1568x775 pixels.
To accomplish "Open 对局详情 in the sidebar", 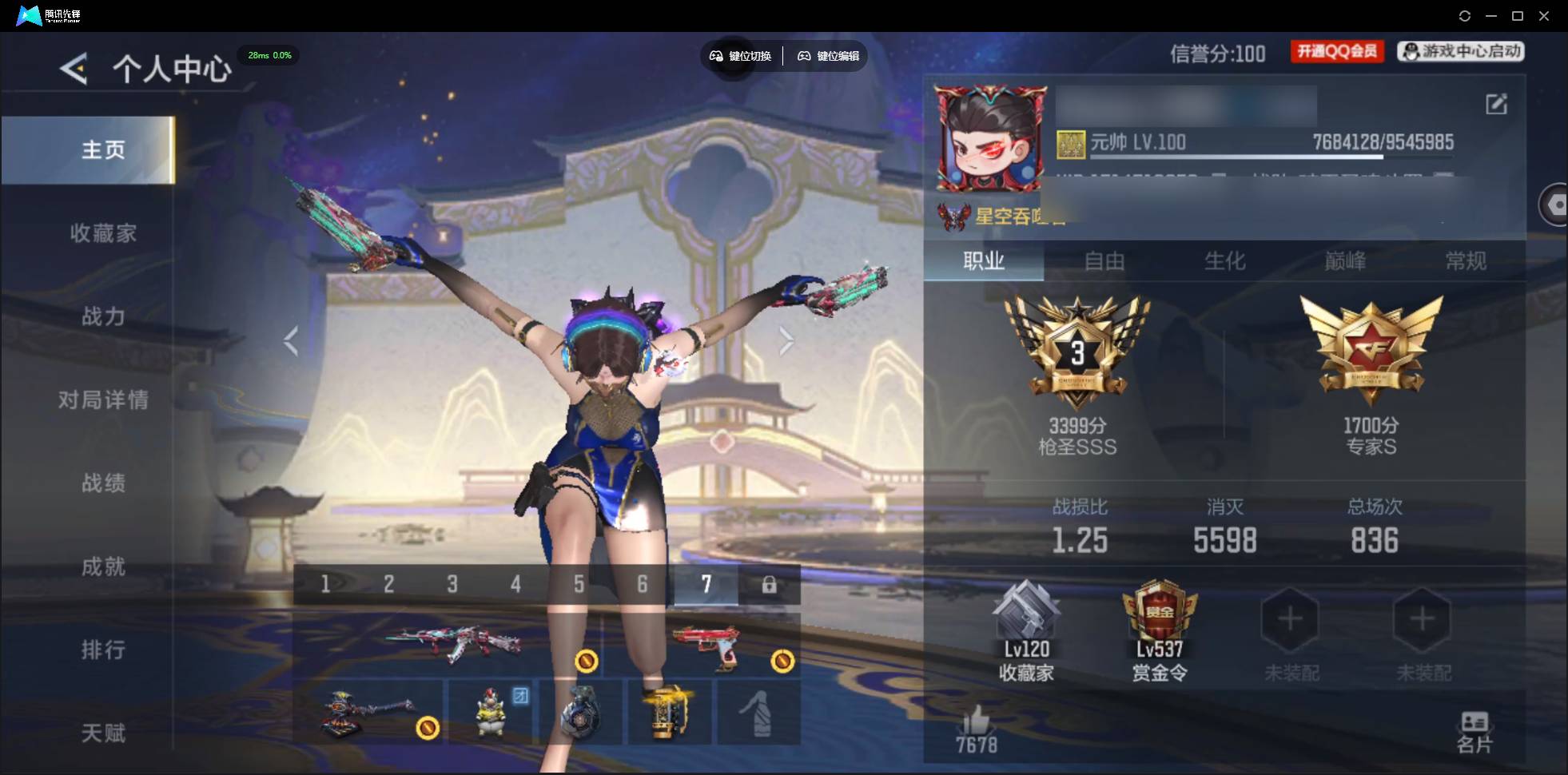I will [x=103, y=399].
